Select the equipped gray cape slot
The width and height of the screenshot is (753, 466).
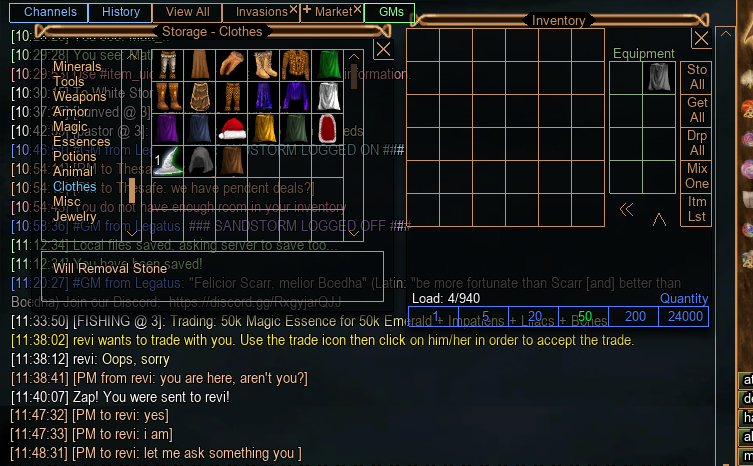[658, 78]
